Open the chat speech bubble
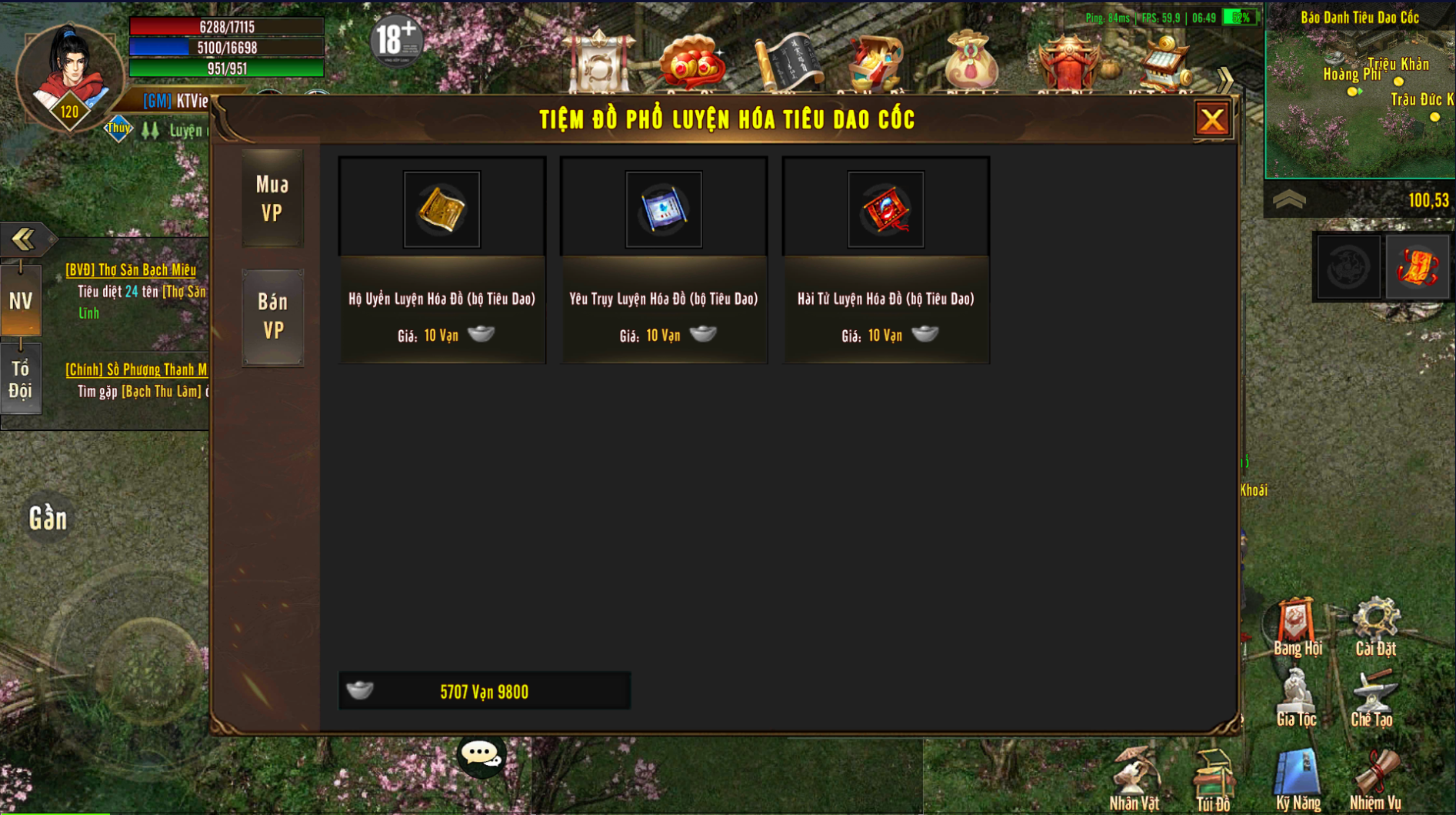 pyautogui.click(x=481, y=755)
